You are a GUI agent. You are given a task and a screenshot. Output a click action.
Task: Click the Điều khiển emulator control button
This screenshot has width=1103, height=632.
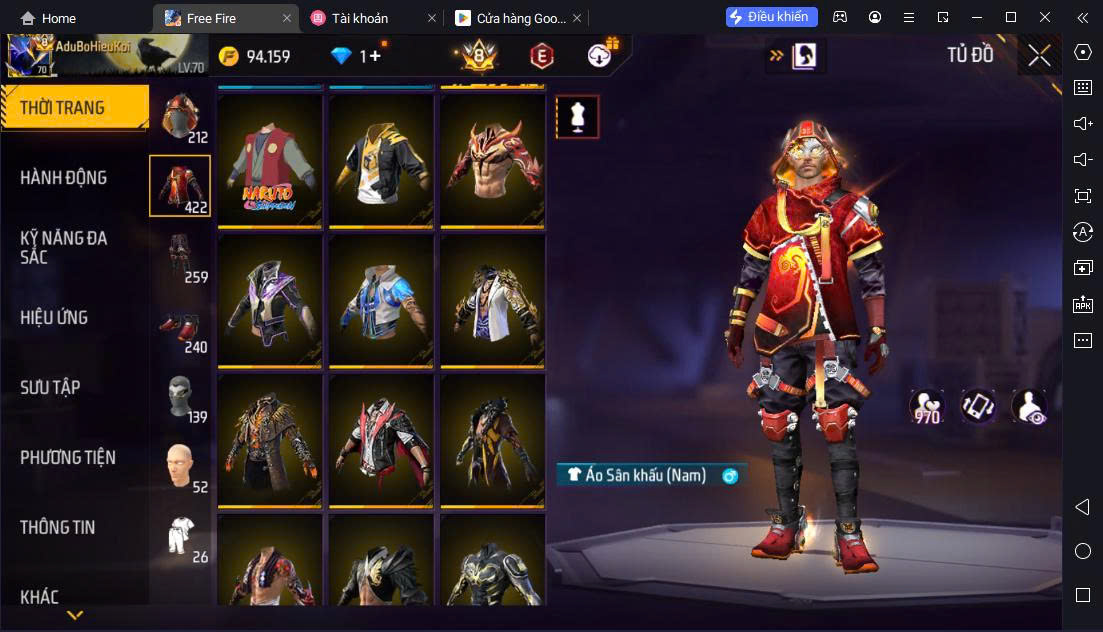772,17
